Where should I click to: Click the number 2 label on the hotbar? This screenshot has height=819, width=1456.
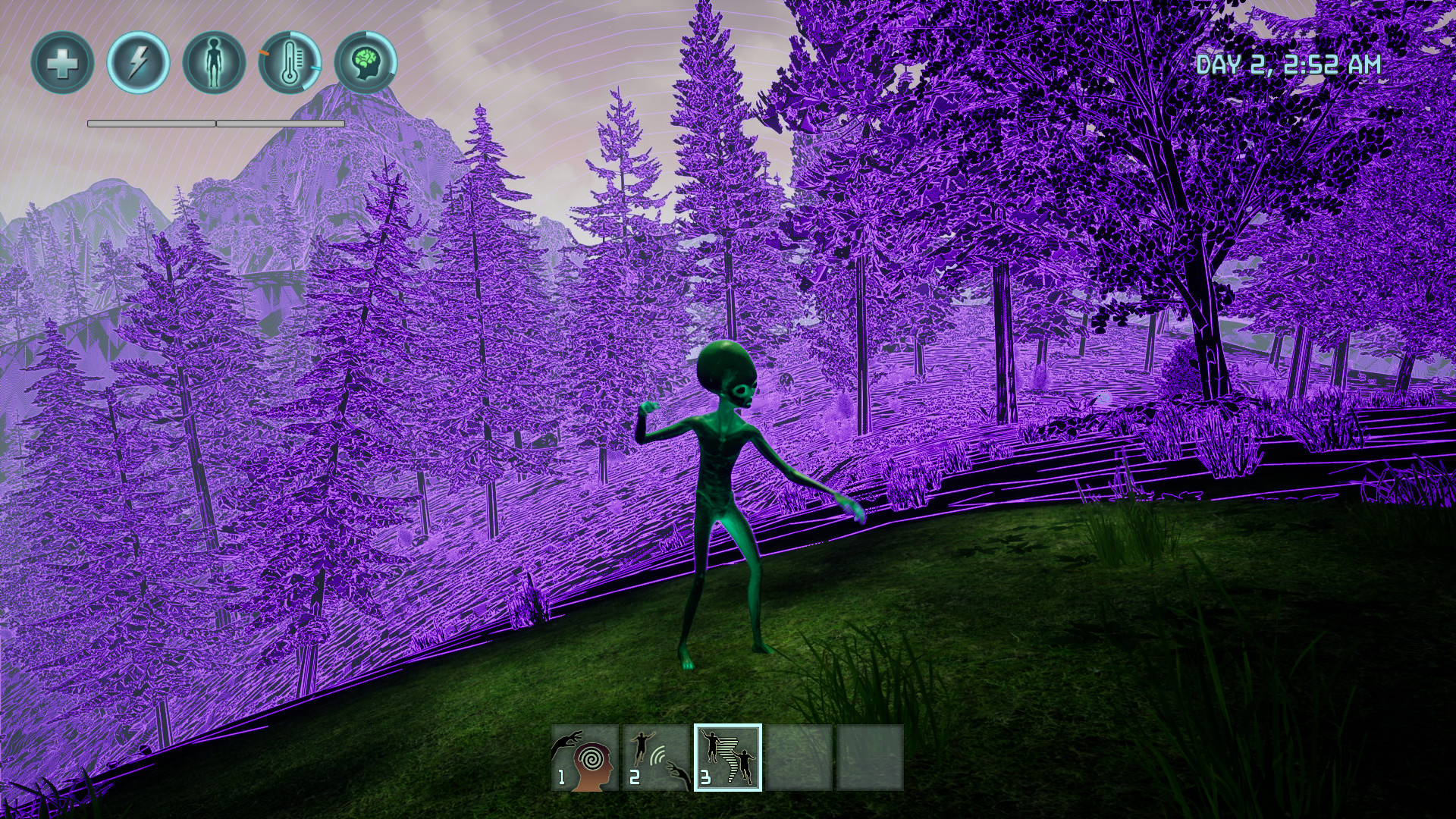click(635, 775)
